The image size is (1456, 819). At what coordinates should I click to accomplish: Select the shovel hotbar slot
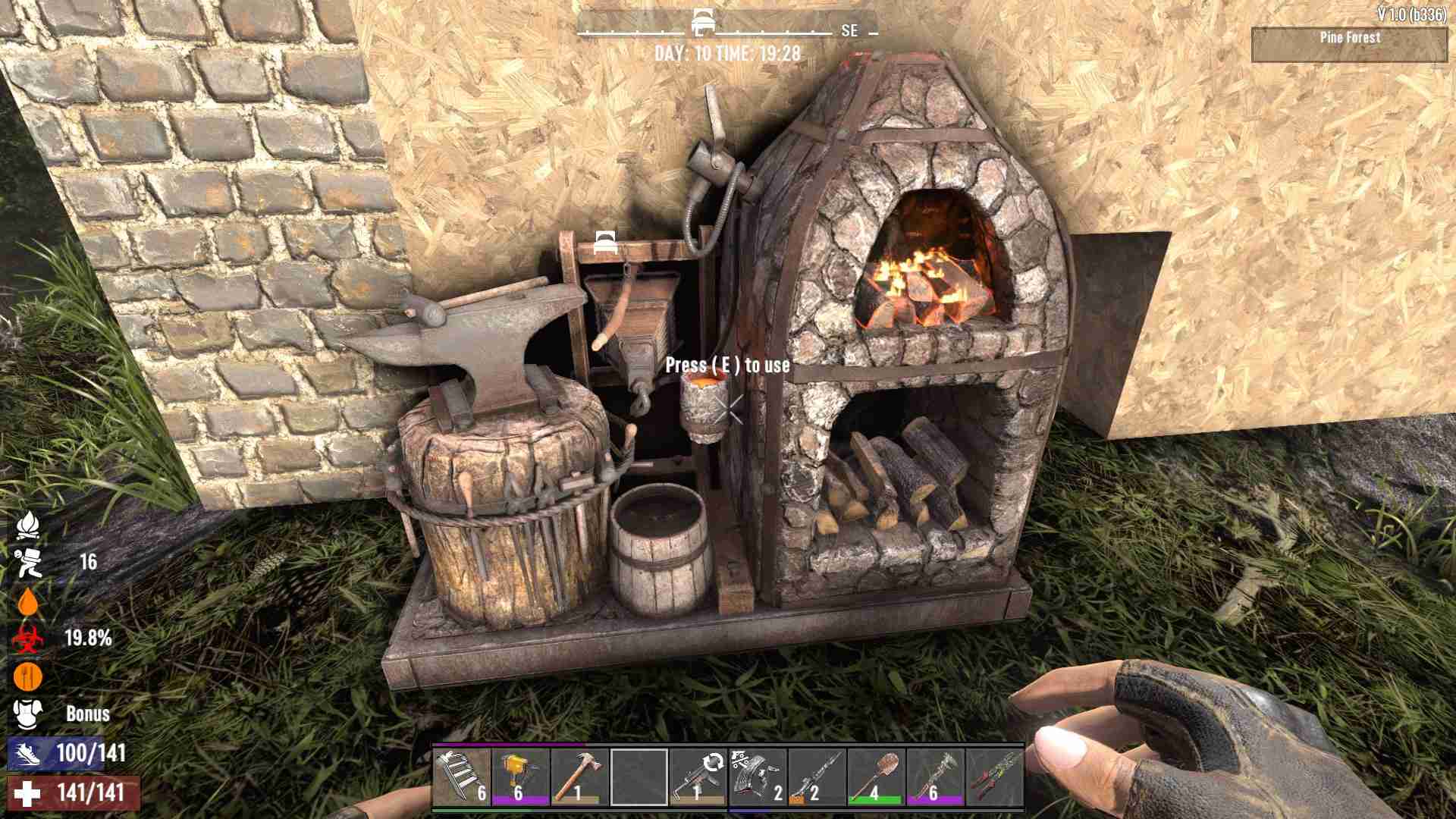point(876,777)
